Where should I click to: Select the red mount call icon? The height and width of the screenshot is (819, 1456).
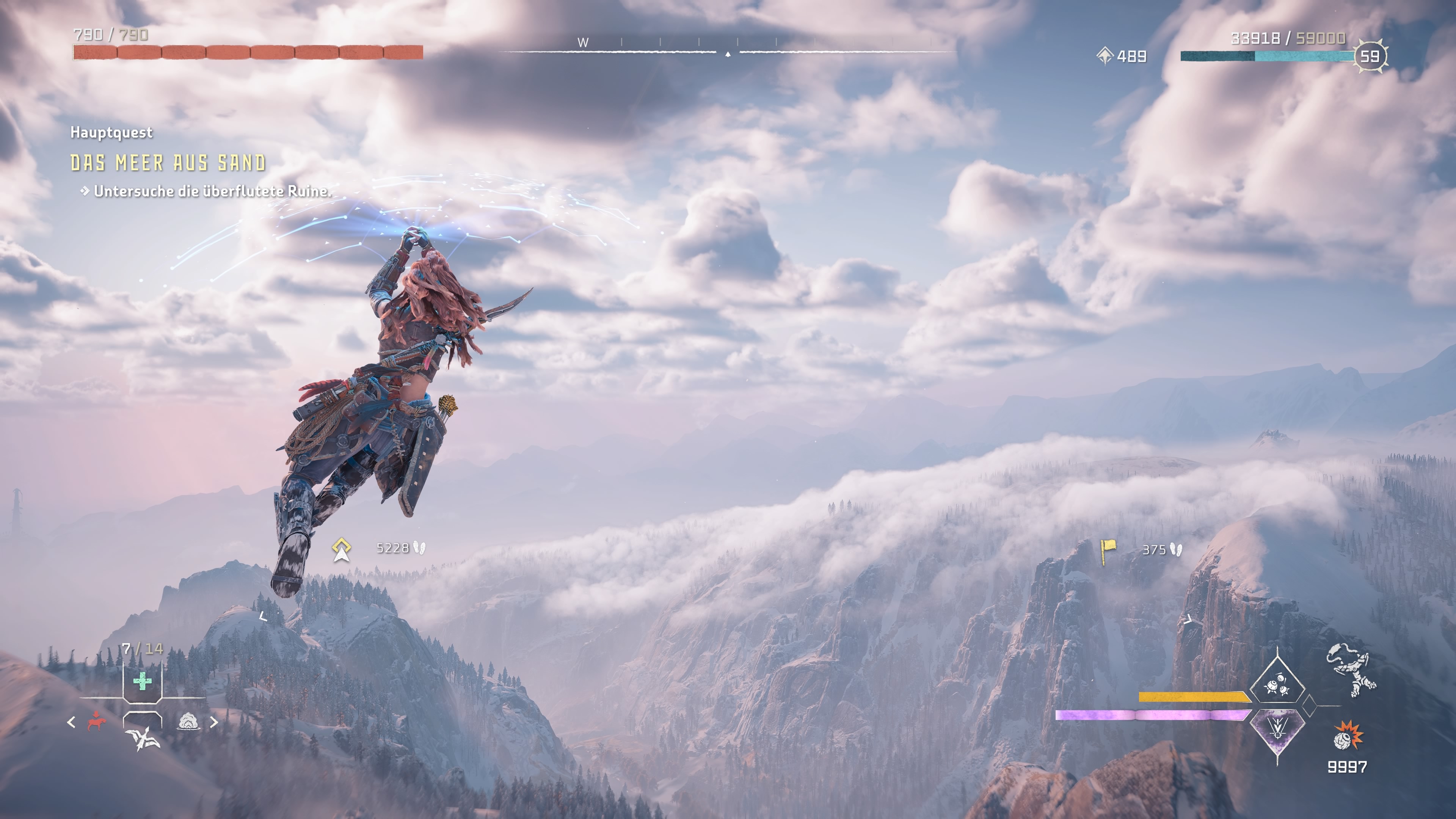click(97, 722)
